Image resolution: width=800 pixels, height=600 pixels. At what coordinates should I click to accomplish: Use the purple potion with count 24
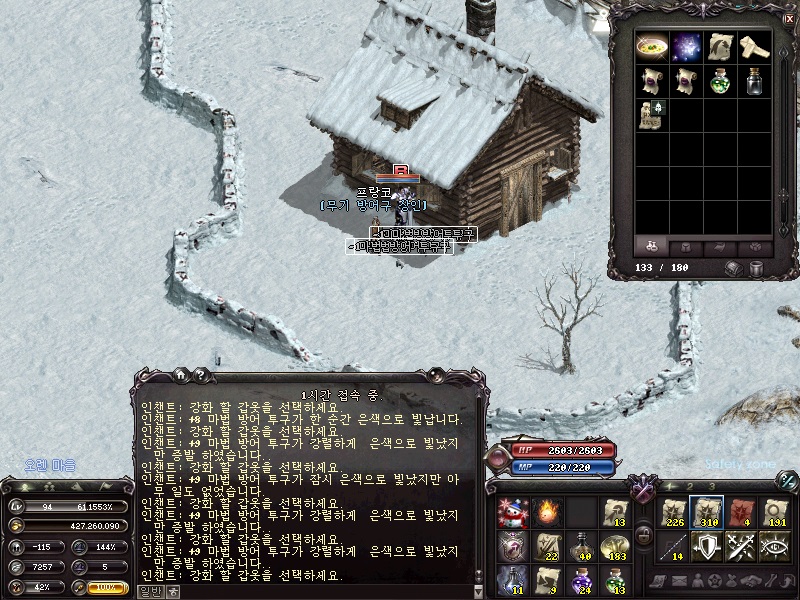[580, 580]
